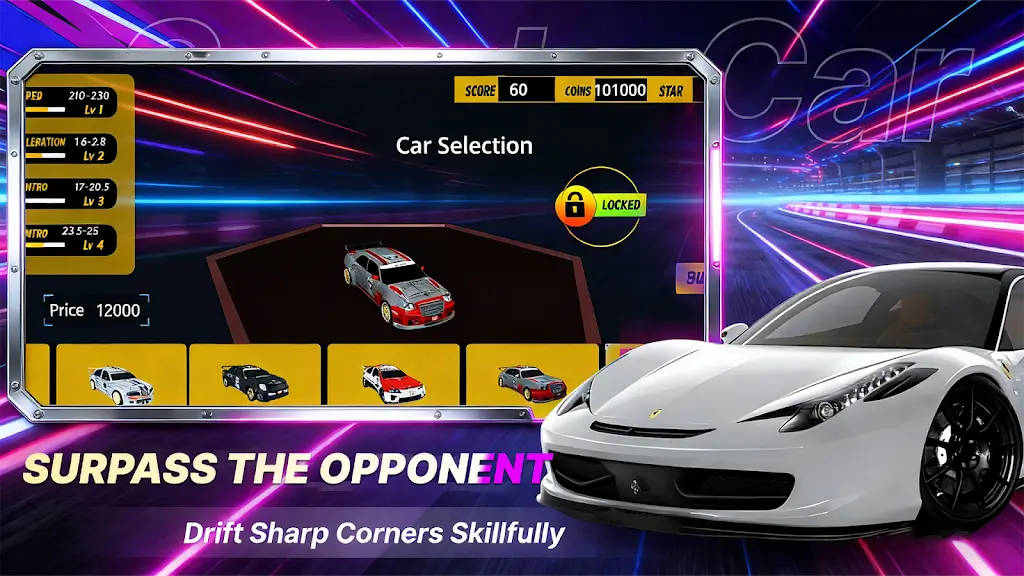Buy the car with the partly hidden Buy button
The image size is (1024, 576).
tap(691, 279)
